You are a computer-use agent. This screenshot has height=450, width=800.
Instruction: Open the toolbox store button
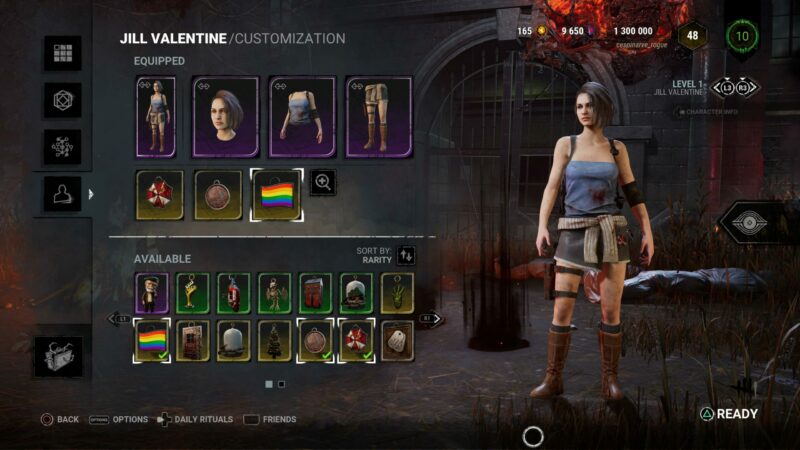click(62, 357)
